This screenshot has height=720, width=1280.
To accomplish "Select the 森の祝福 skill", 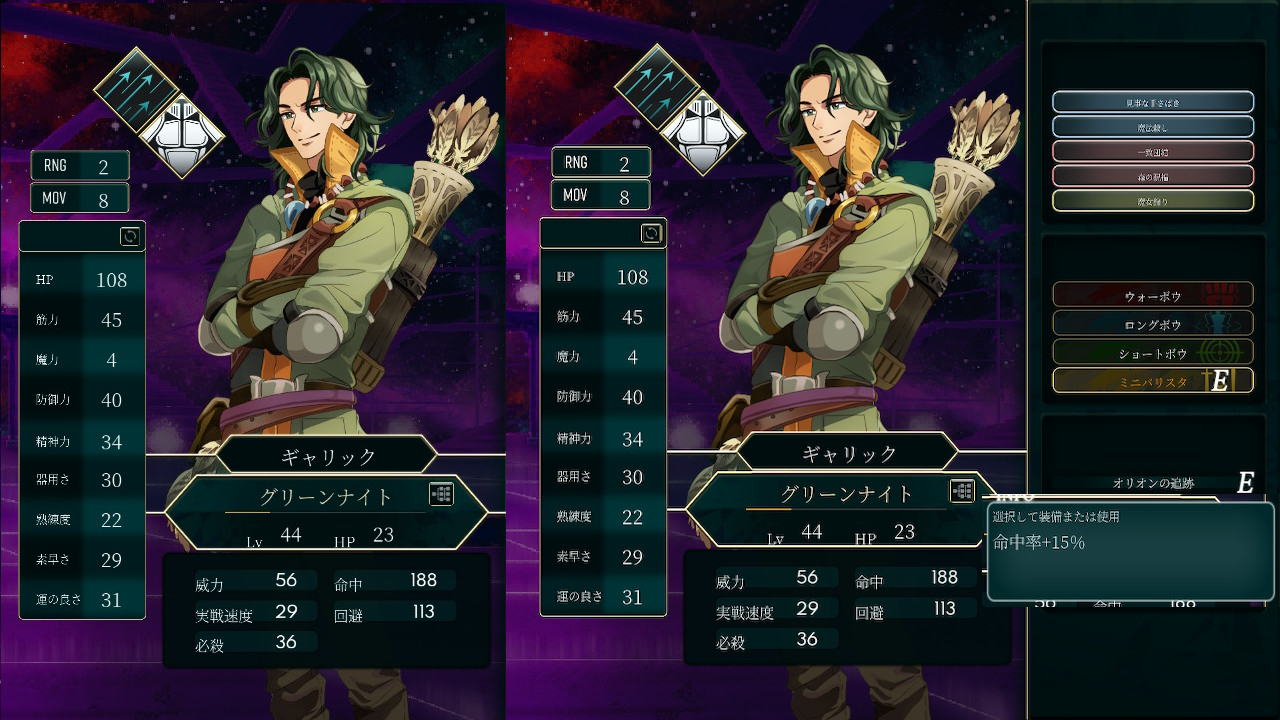I will tap(1152, 176).
